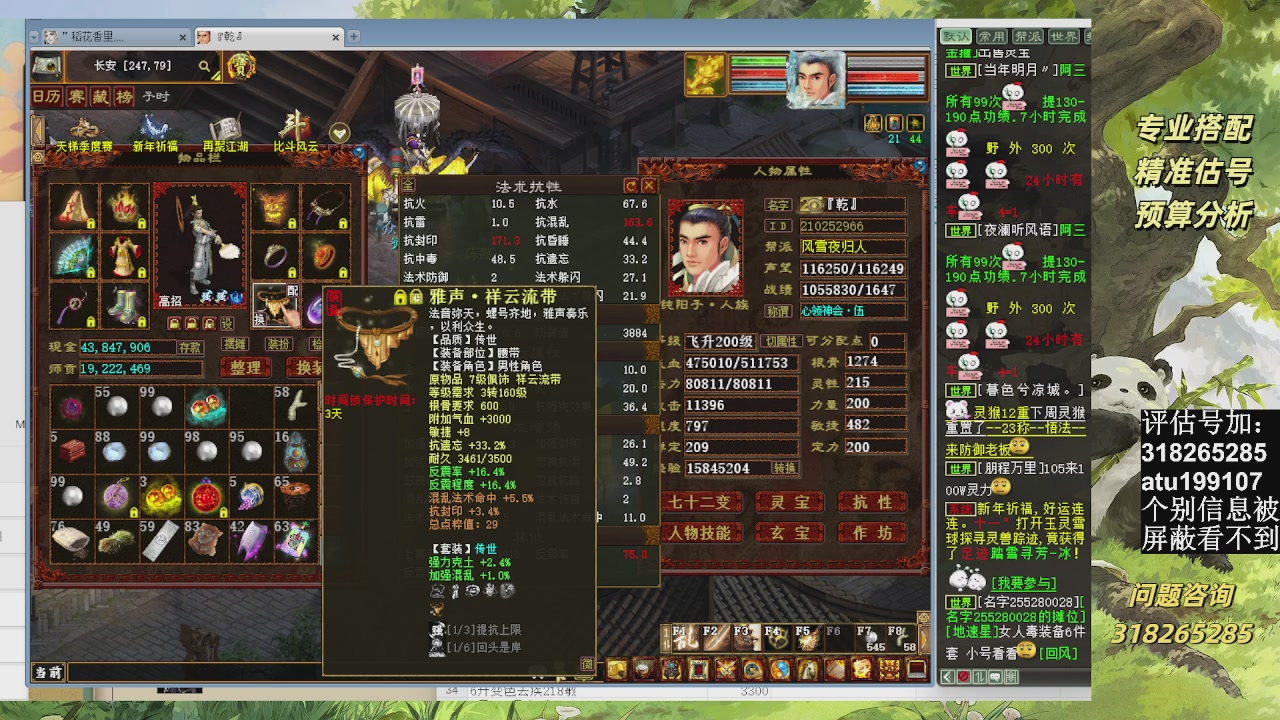Toggle the padlock on the feather fan item

91,271
